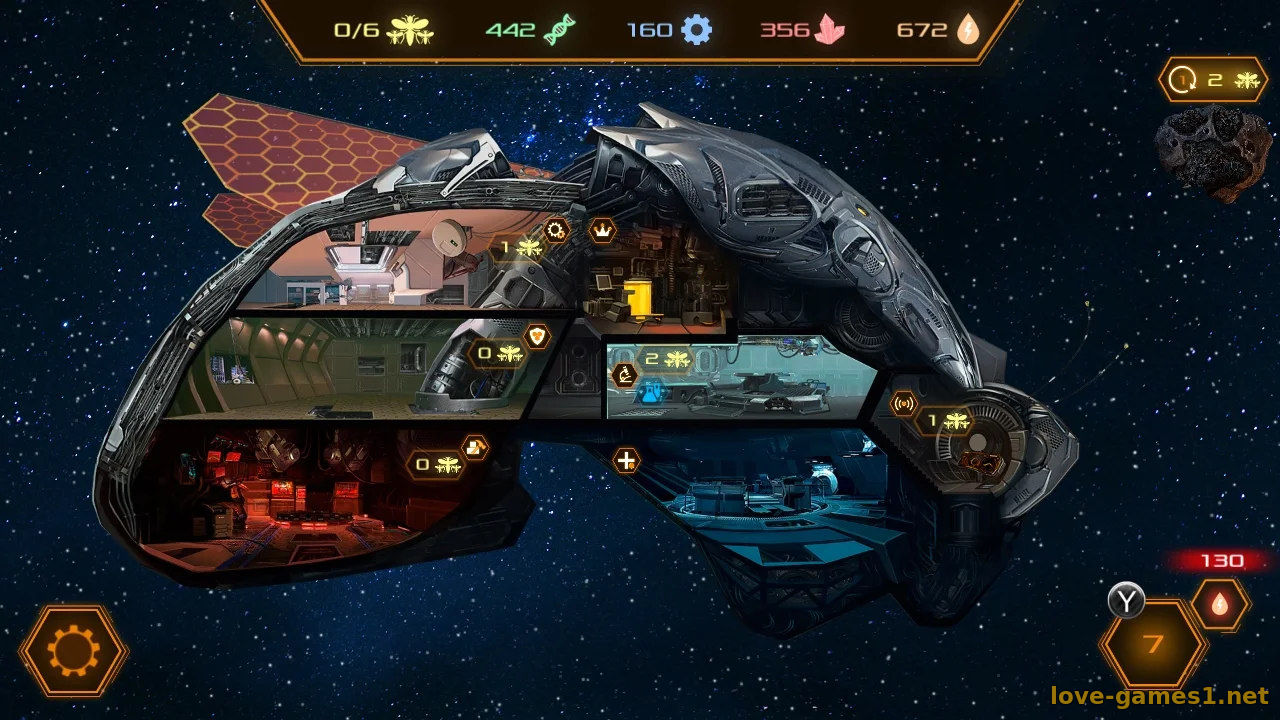Open the crown room icon
The height and width of the screenshot is (720, 1280).
pyautogui.click(x=602, y=231)
